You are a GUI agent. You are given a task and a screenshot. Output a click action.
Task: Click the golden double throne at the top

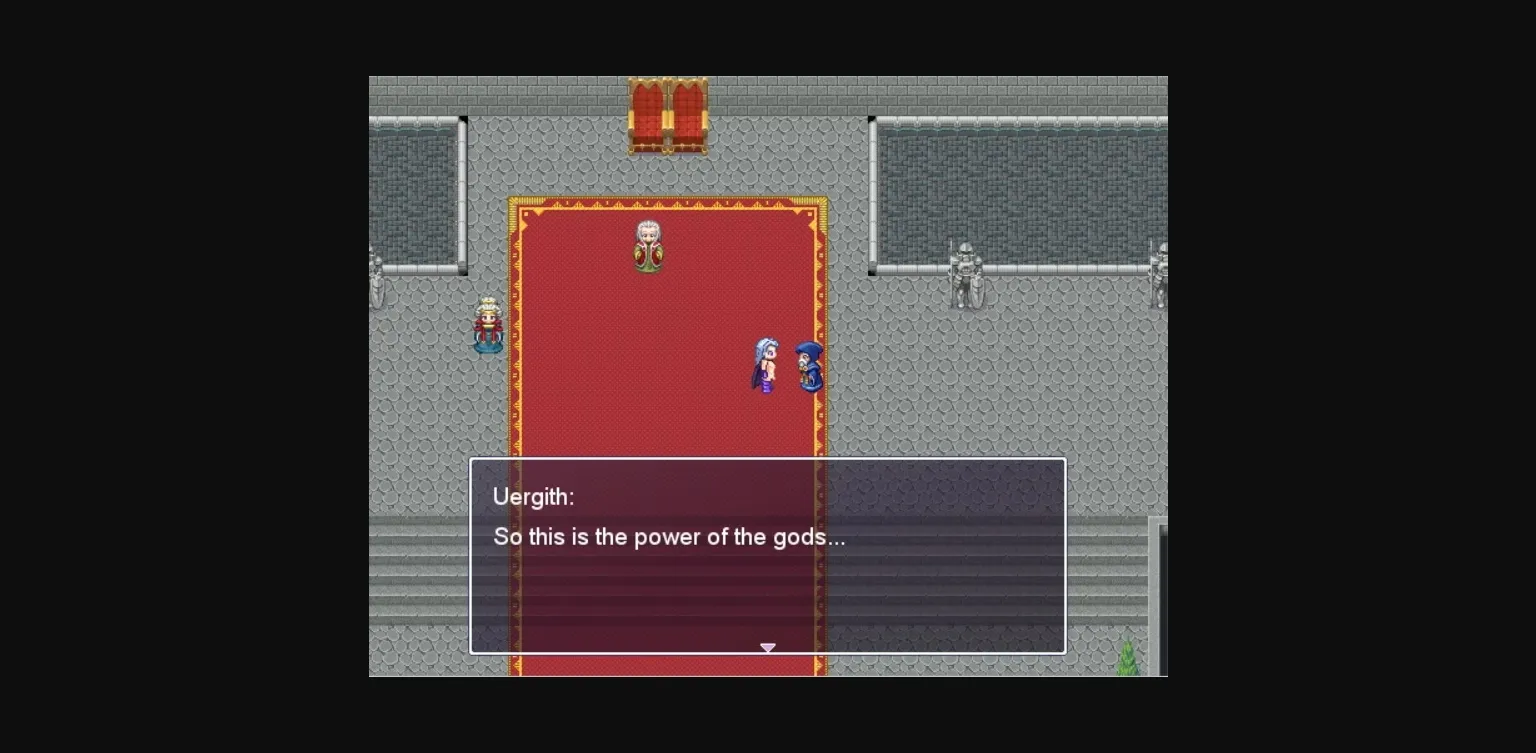click(x=668, y=115)
